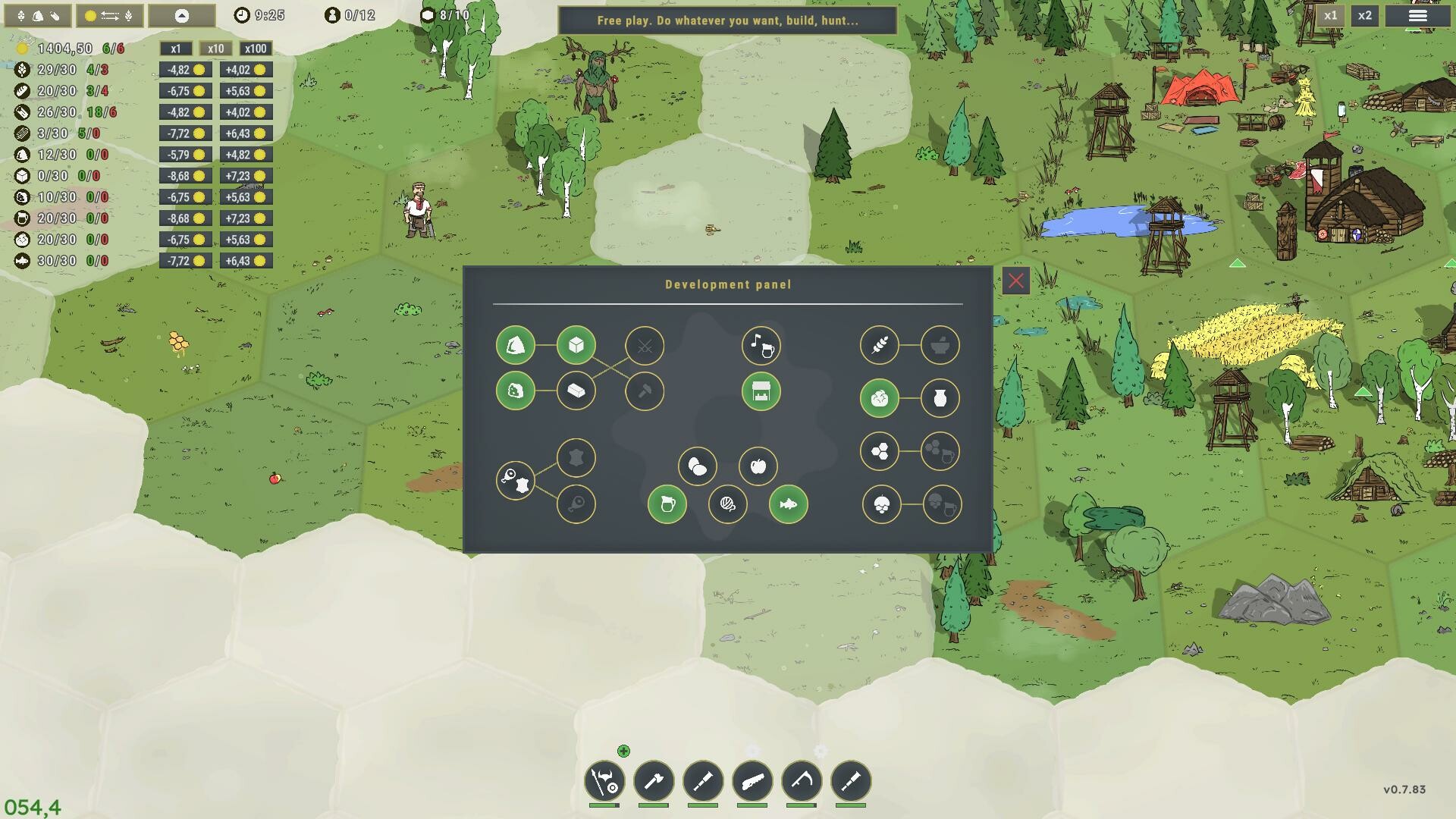The height and width of the screenshot is (819, 1456).
Task: Sell bread for 6,75 gold
Action: coord(185,91)
